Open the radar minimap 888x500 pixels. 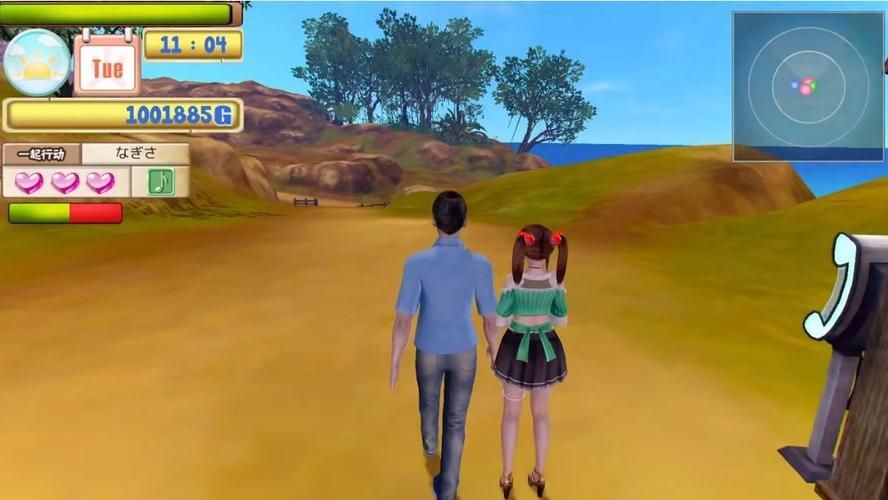click(808, 86)
